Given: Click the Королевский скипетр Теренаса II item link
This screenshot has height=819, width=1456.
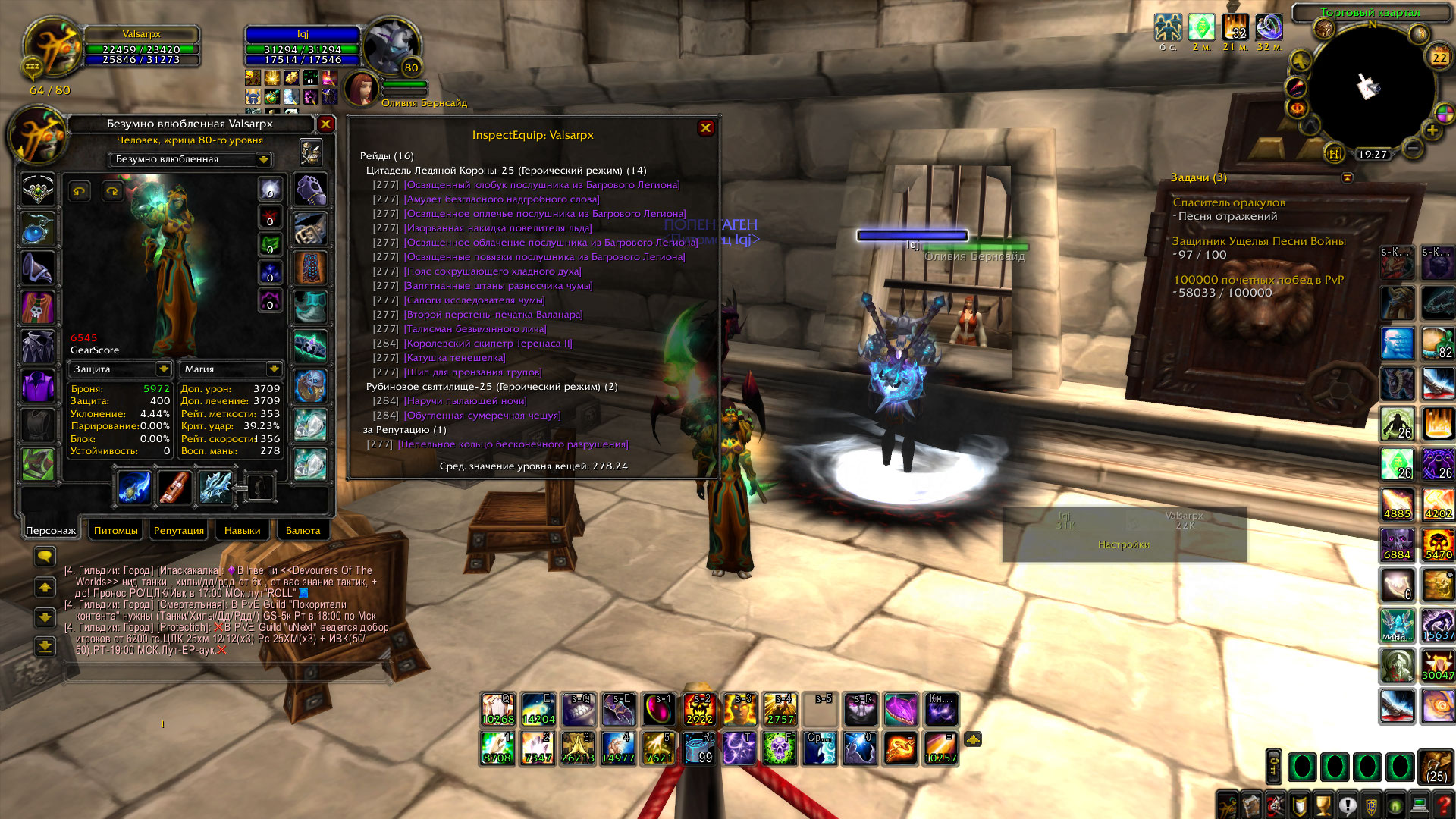Looking at the screenshot, I should pos(488,344).
